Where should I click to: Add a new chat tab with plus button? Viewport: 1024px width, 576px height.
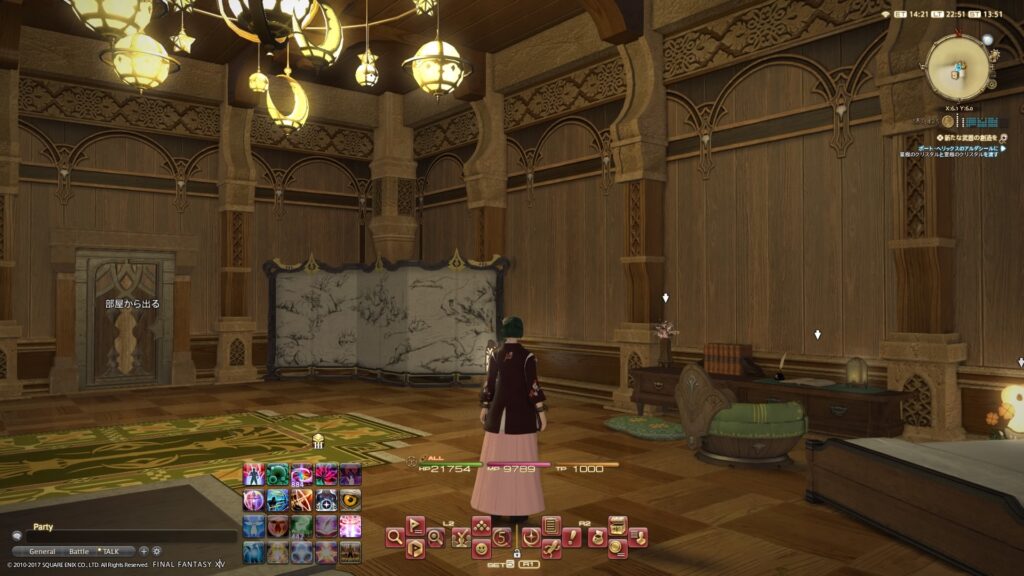point(143,551)
